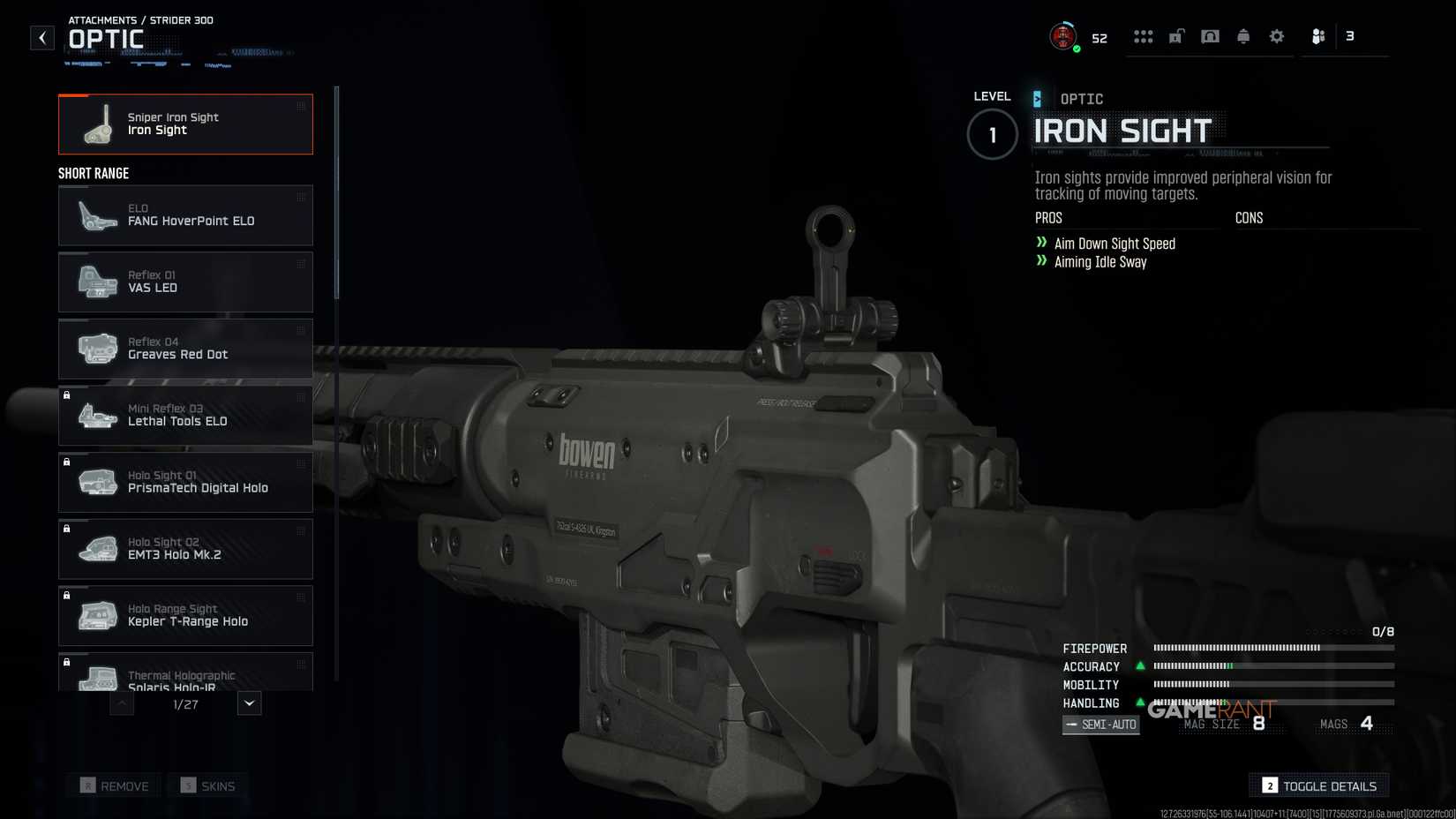Screen dimensions: 1456x819
Task: Click the unlocks padlock icon
Action: [1177, 35]
